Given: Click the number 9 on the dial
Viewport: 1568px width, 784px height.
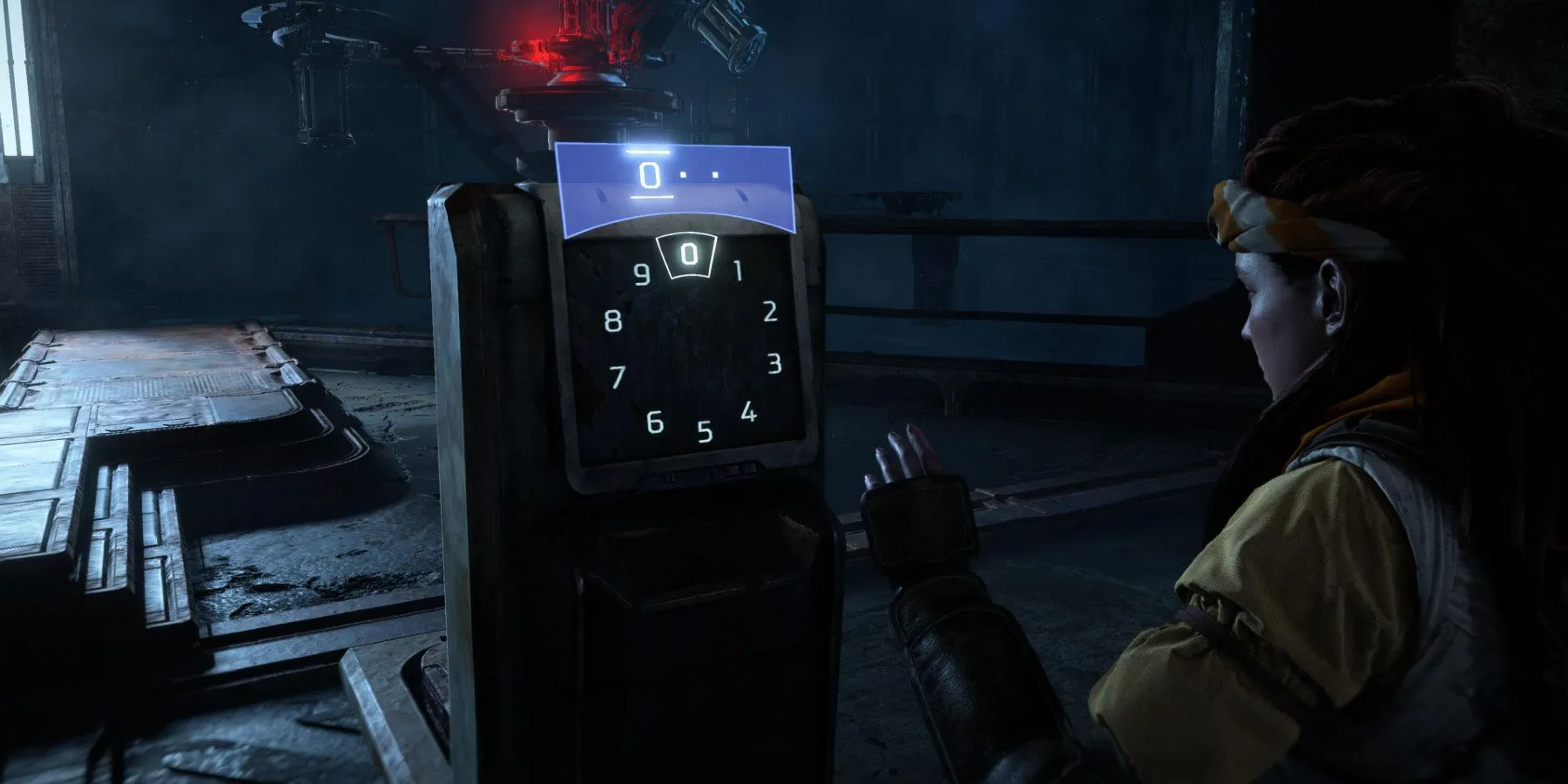Looking at the screenshot, I should 643,274.
